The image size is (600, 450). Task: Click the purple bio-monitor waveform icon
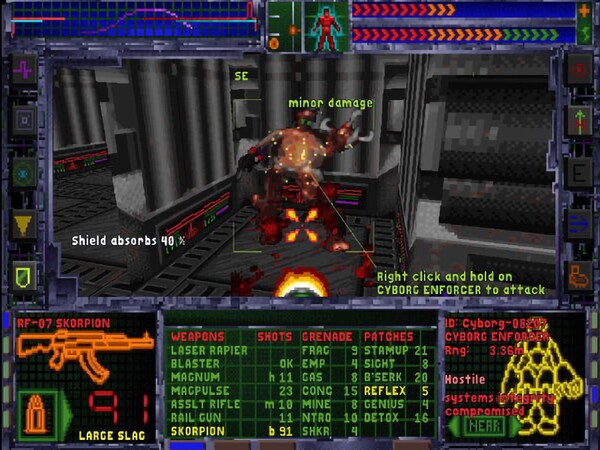(x=22, y=70)
